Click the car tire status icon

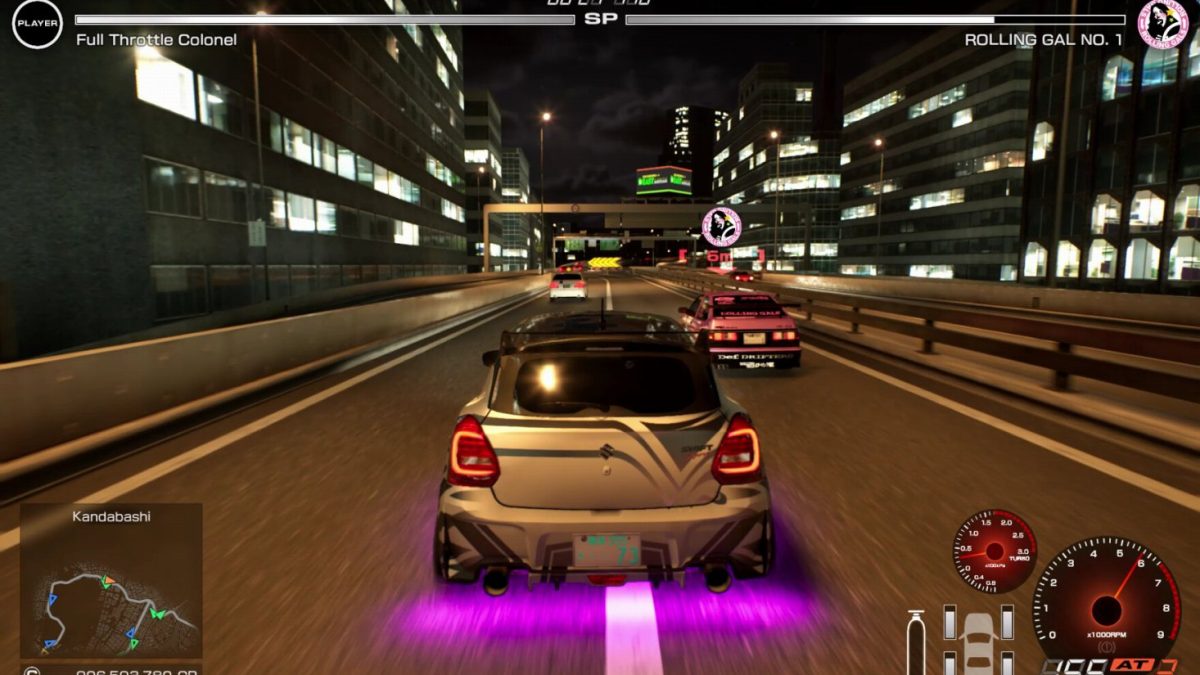click(x=978, y=639)
